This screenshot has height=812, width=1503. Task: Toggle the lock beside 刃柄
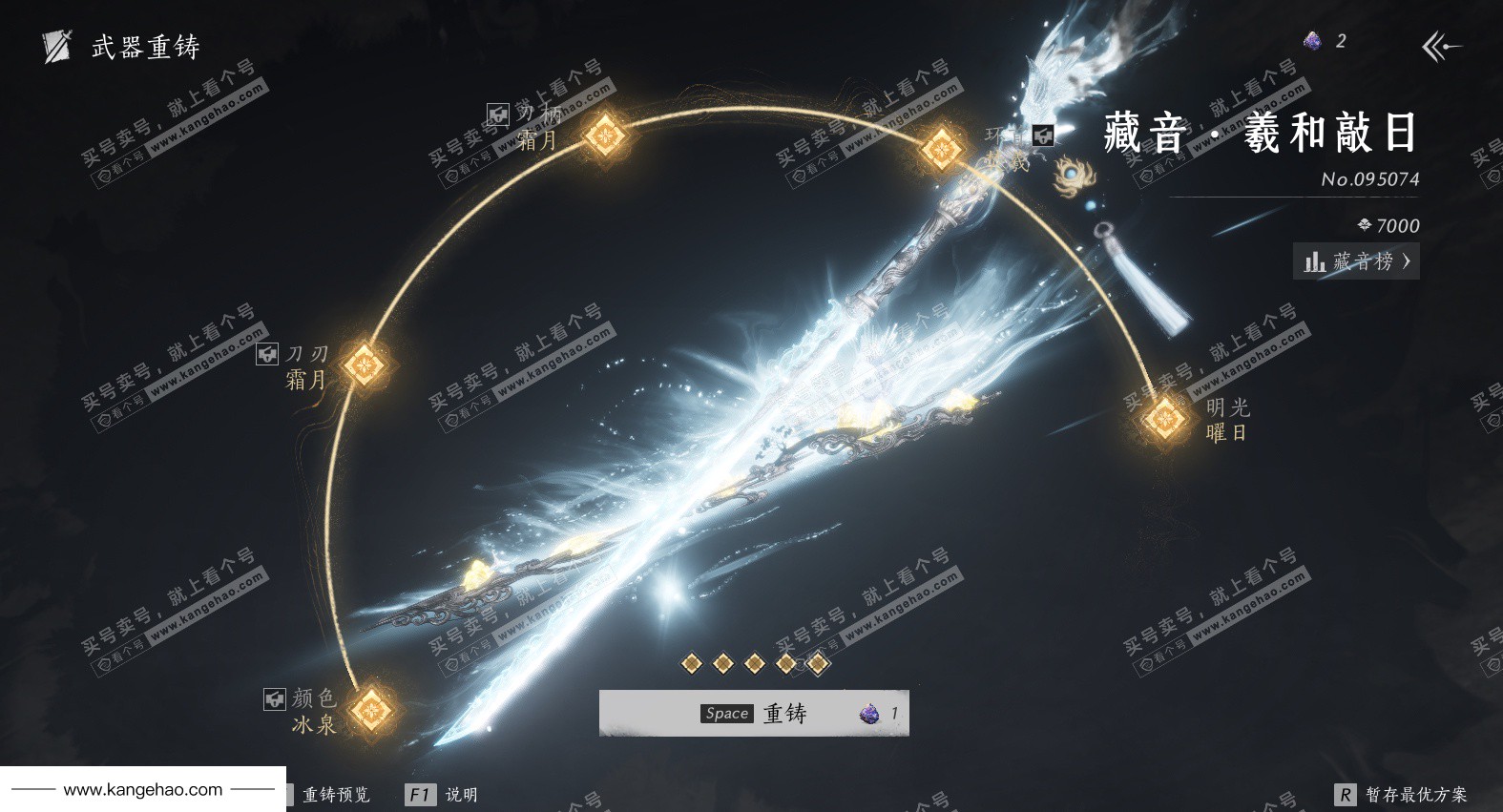tap(497, 115)
